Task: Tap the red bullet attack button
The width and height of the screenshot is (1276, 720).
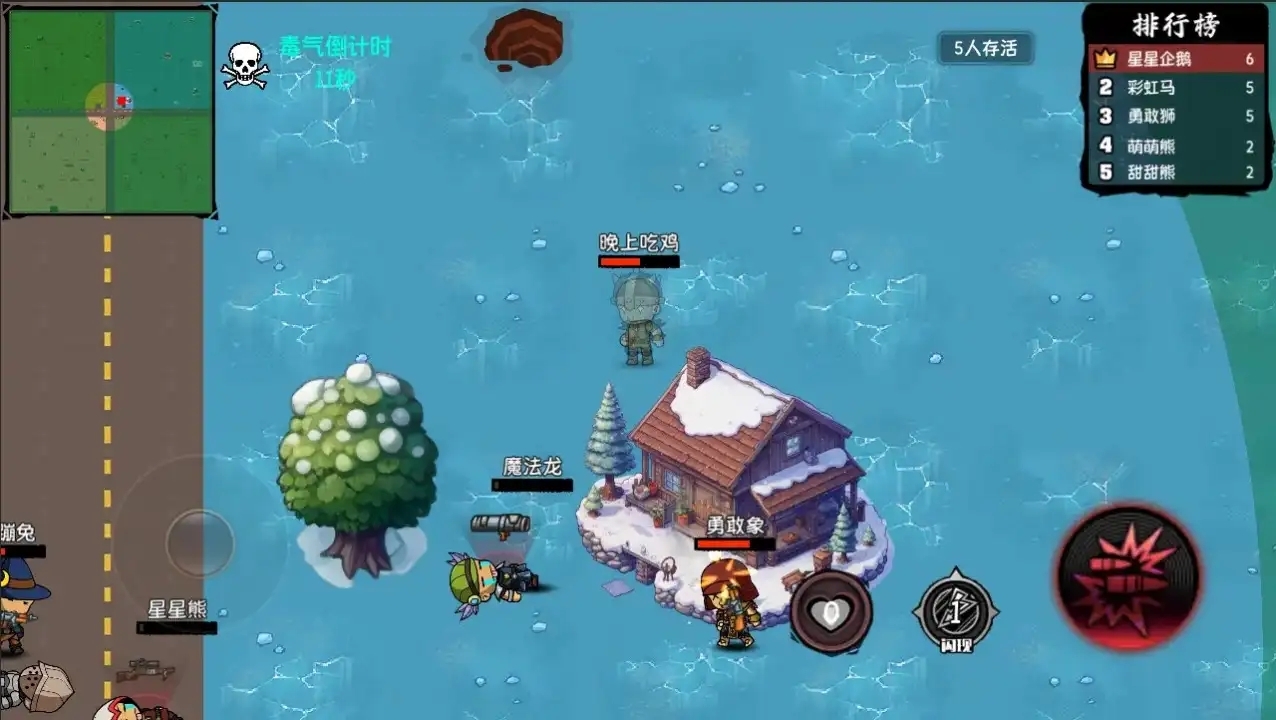Action: 1129,577
